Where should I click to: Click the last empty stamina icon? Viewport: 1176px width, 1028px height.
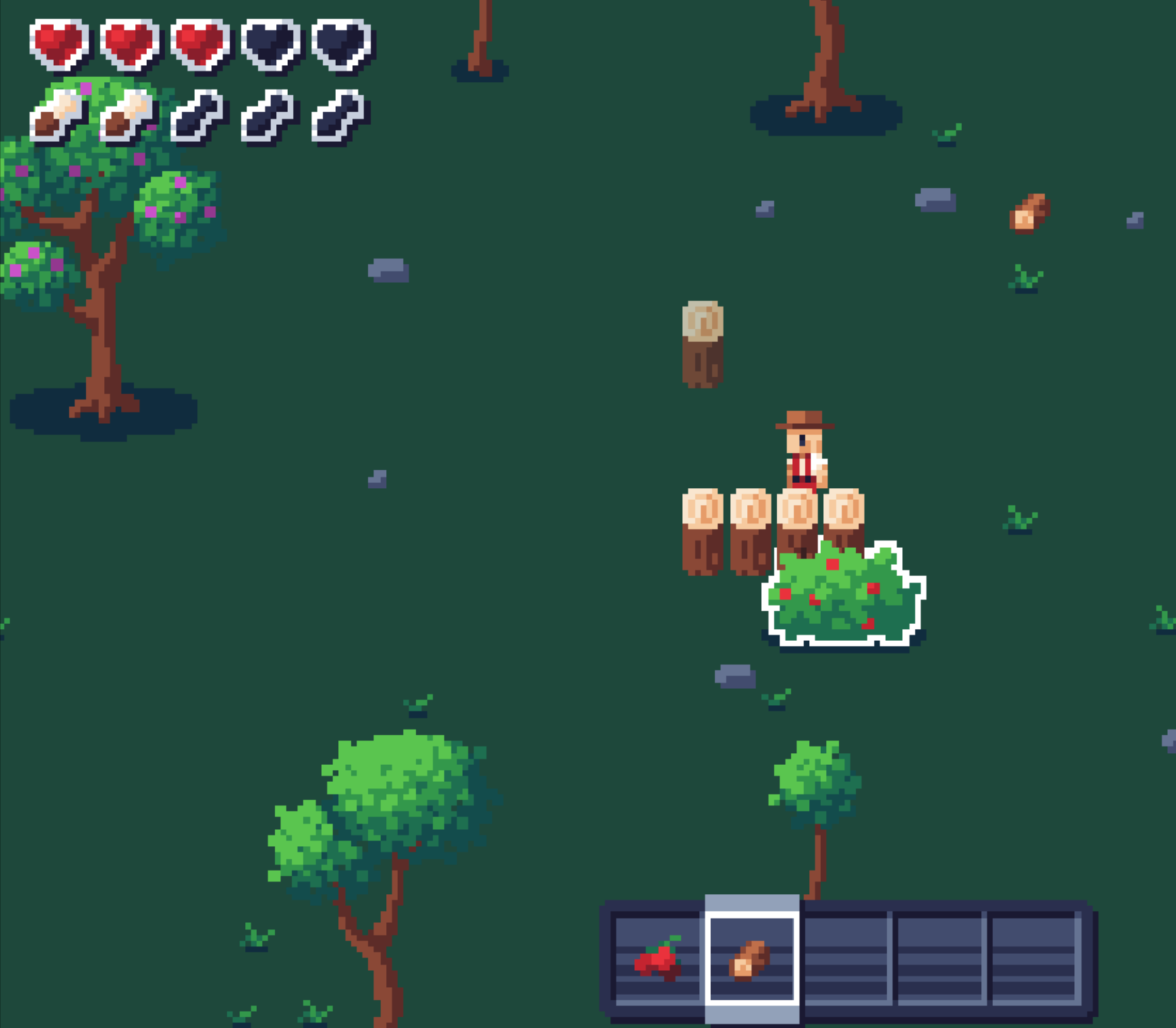[338, 118]
